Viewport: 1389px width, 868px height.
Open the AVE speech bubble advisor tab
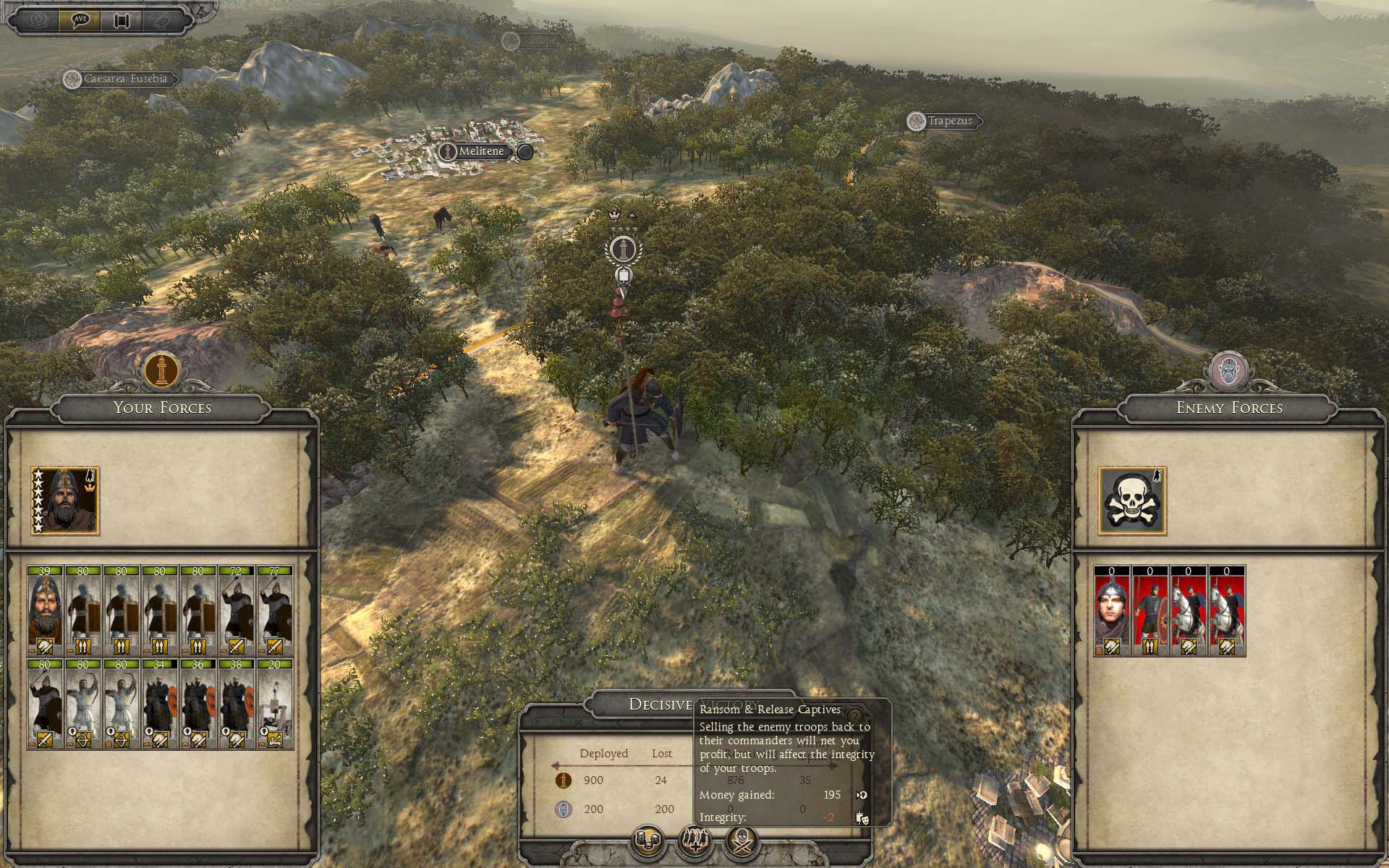coord(80,20)
